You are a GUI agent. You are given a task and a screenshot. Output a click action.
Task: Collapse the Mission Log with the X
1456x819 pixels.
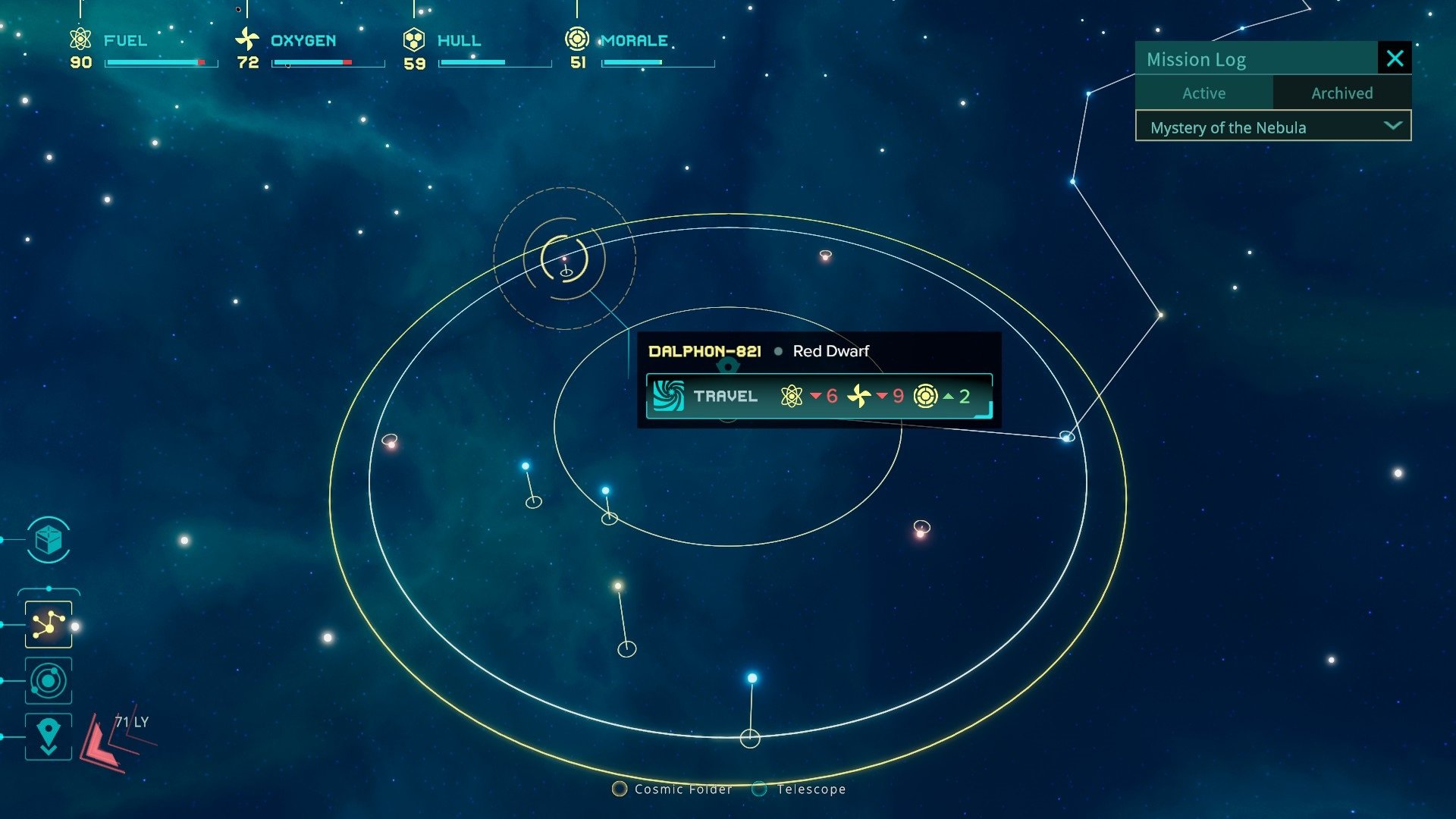pyautogui.click(x=1395, y=58)
